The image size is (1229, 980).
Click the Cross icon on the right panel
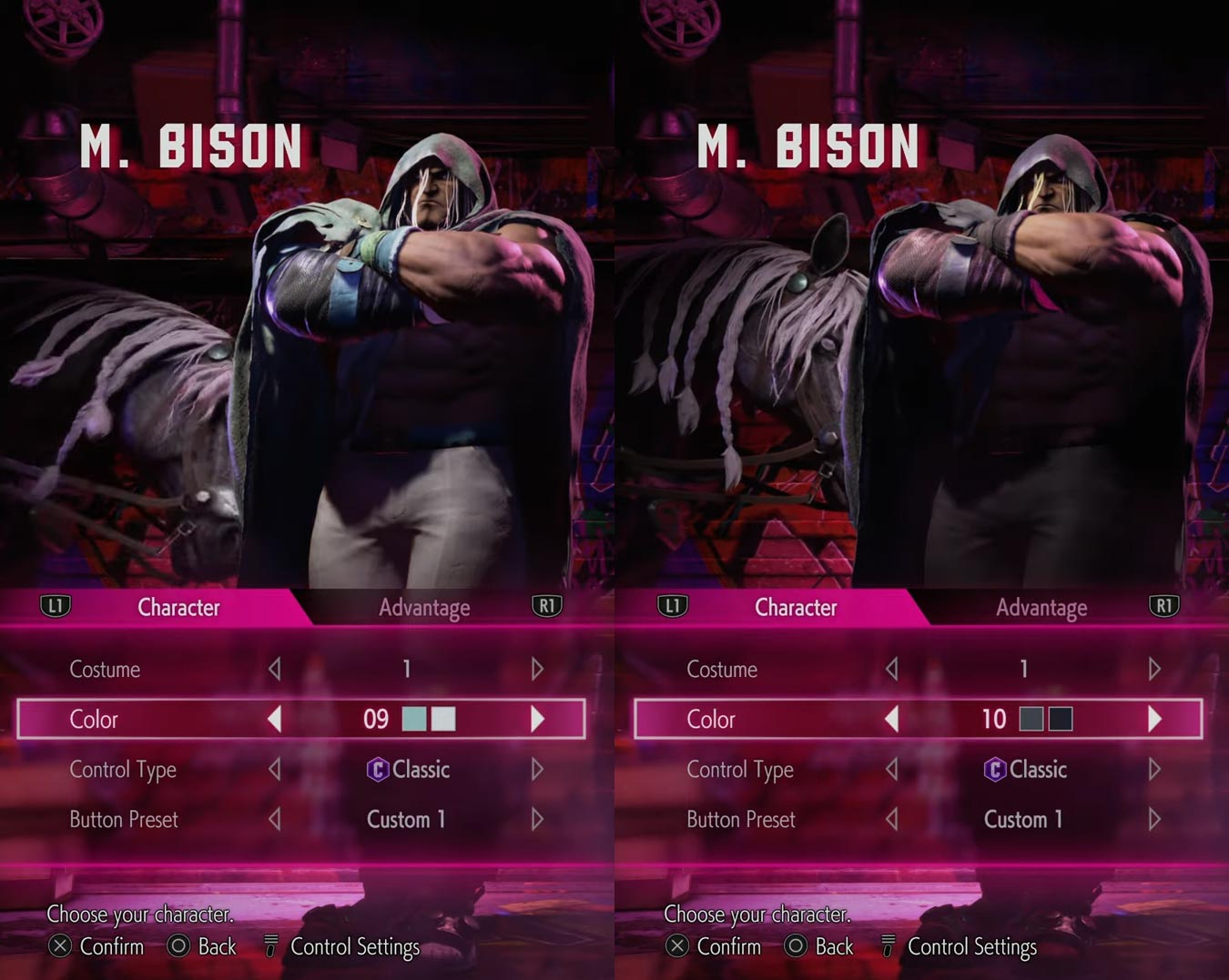click(676, 946)
